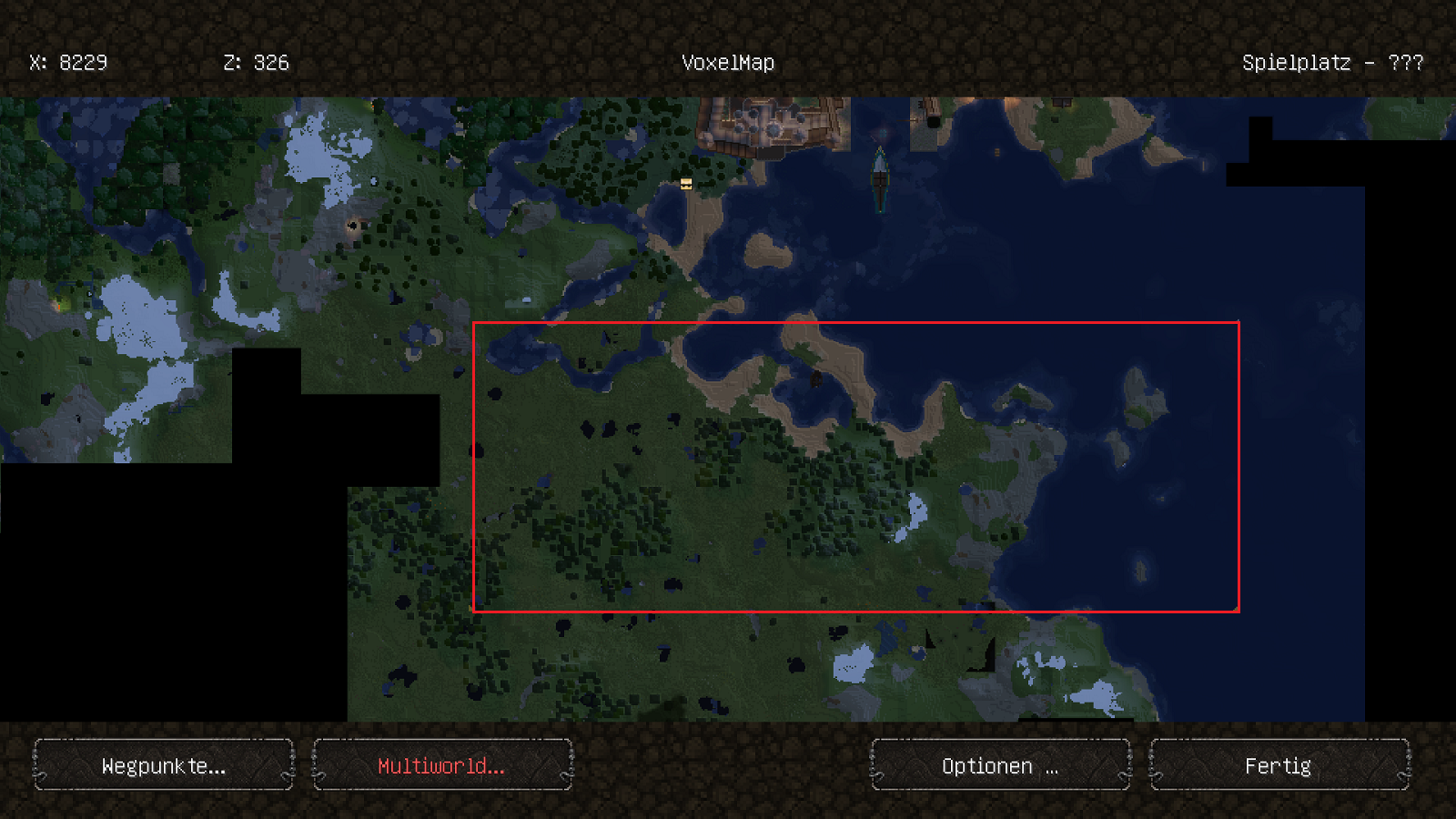Open the Wegpunkte waypoints list
The height and width of the screenshot is (819, 1456).
tap(164, 765)
